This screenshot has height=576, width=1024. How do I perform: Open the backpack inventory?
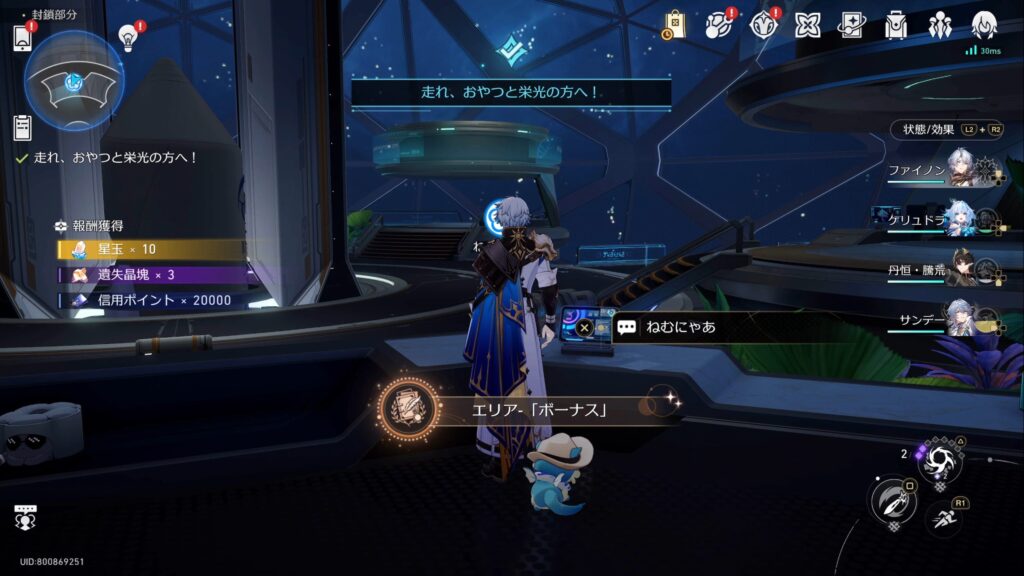(x=895, y=25)
